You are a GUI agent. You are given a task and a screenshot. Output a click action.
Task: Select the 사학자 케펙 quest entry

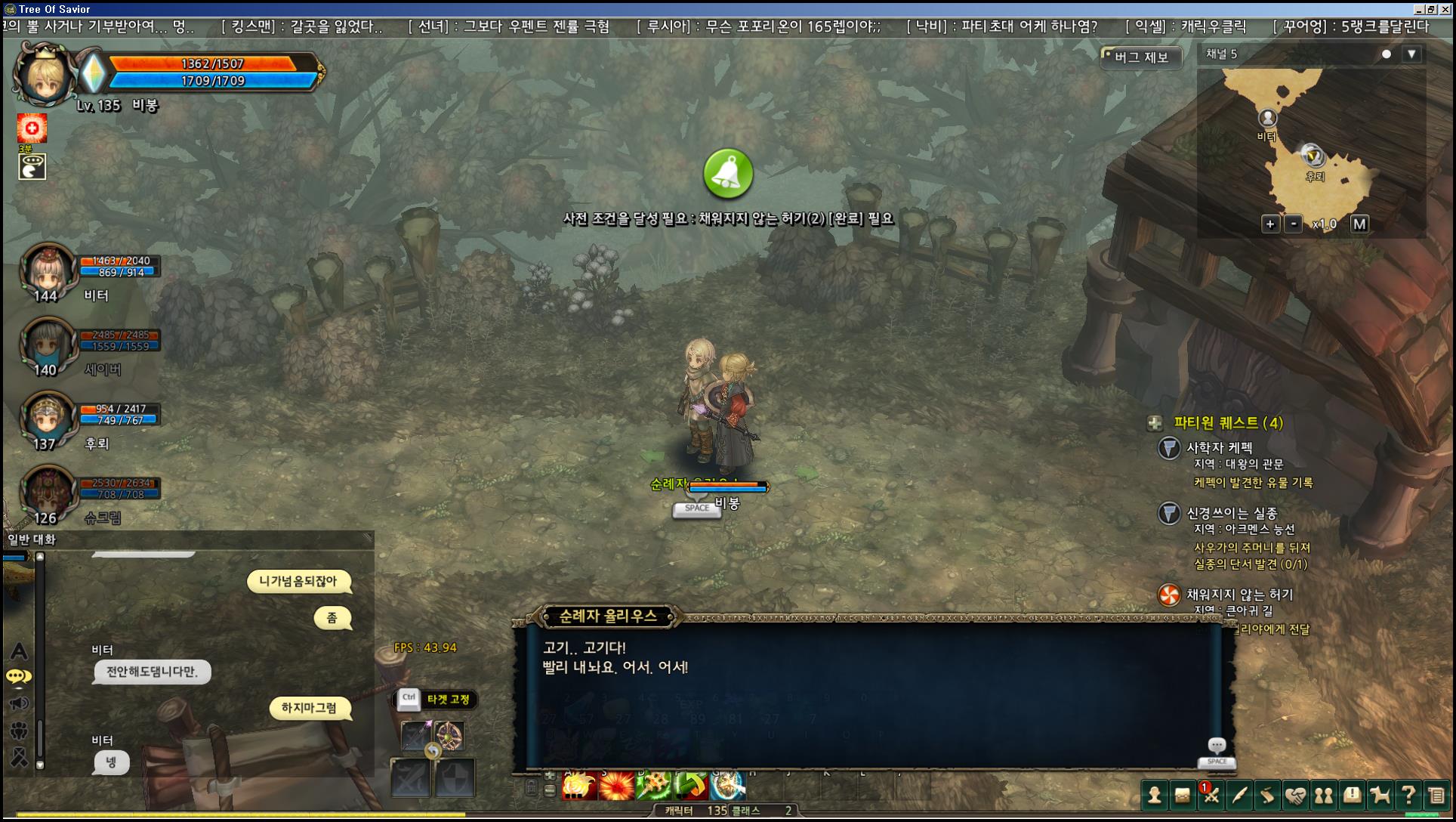(1219, 448)
